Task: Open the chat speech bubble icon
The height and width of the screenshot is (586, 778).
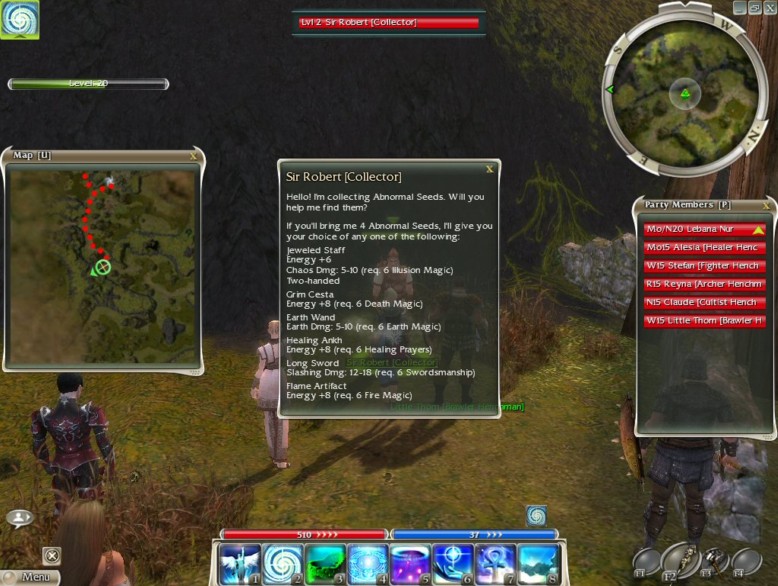Action: point(20,518)
